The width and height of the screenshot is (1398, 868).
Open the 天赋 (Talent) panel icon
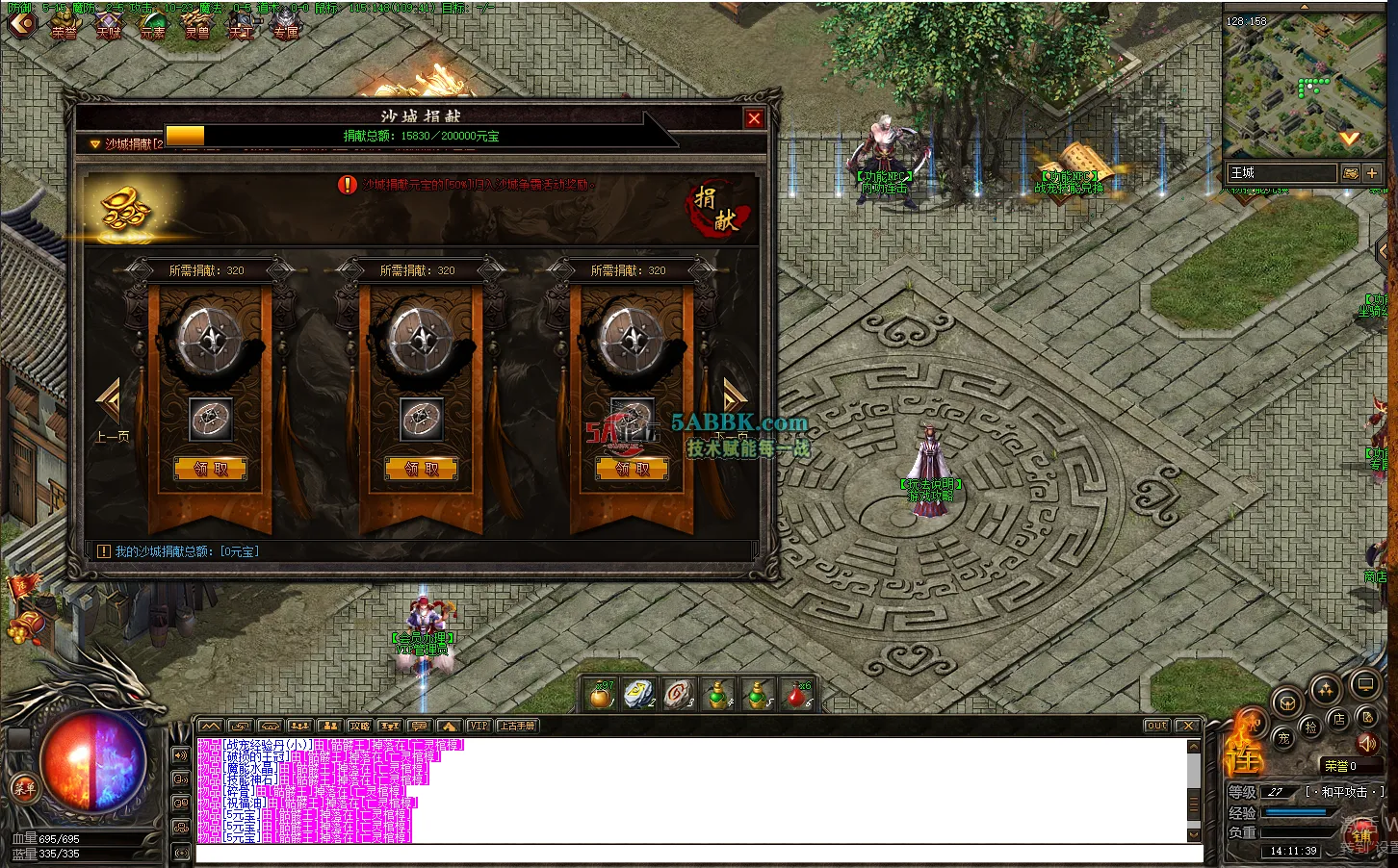(x=109, y=24)
